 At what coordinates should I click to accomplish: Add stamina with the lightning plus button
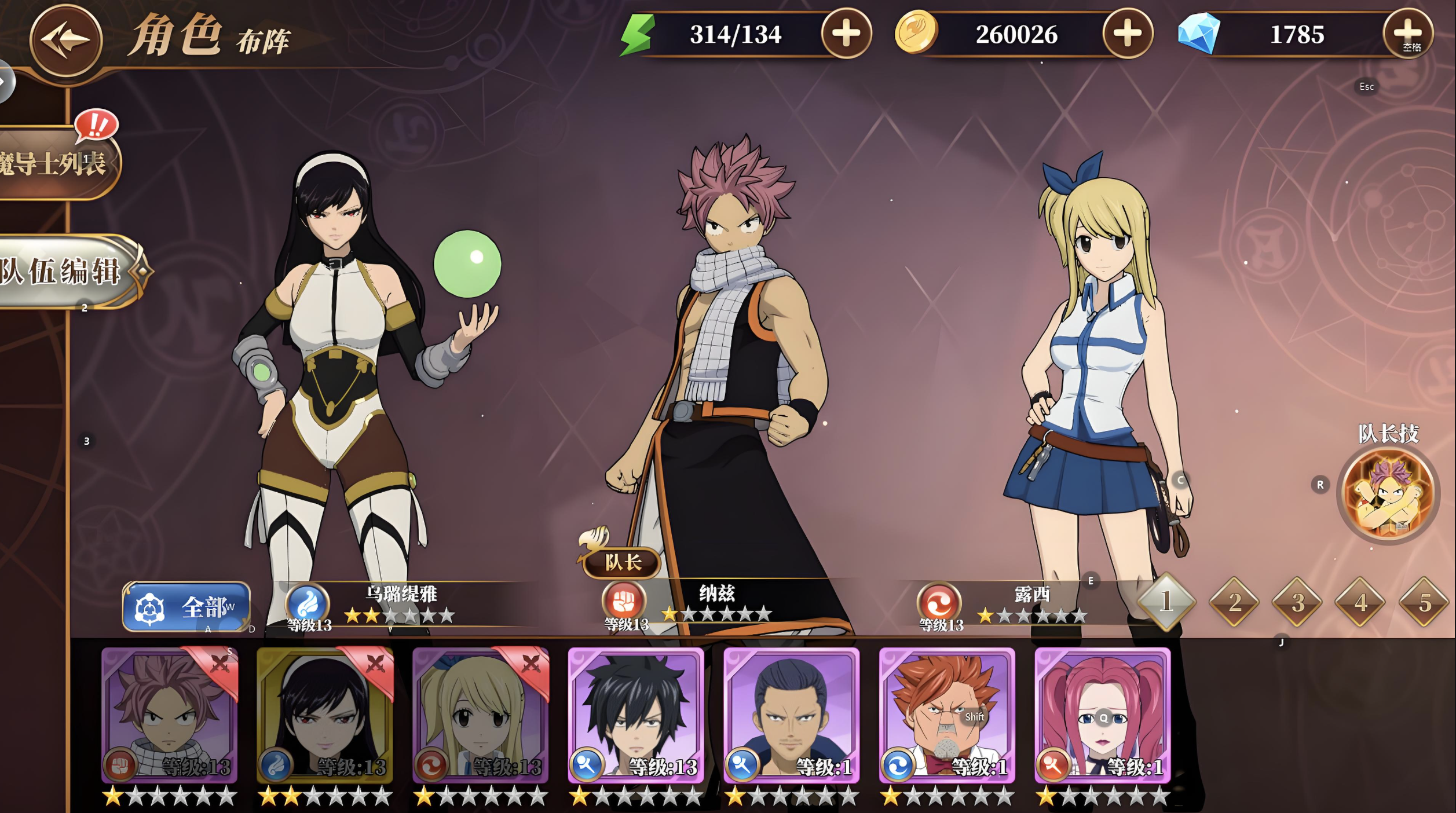point(846,34)
